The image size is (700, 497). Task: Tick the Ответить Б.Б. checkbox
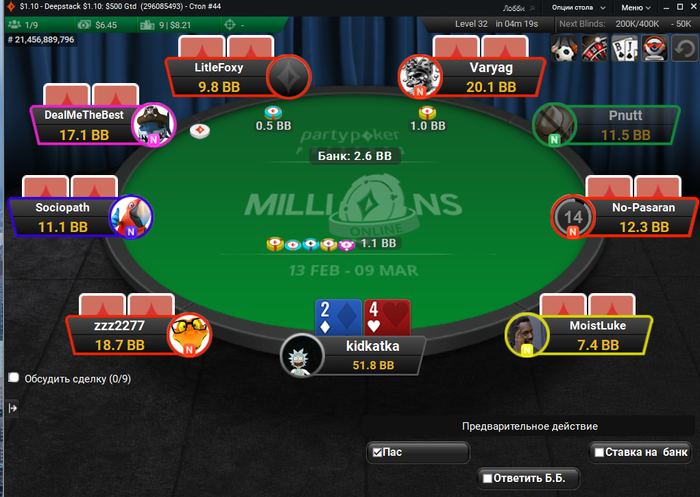pyautogui.click(x=487, y=479)
